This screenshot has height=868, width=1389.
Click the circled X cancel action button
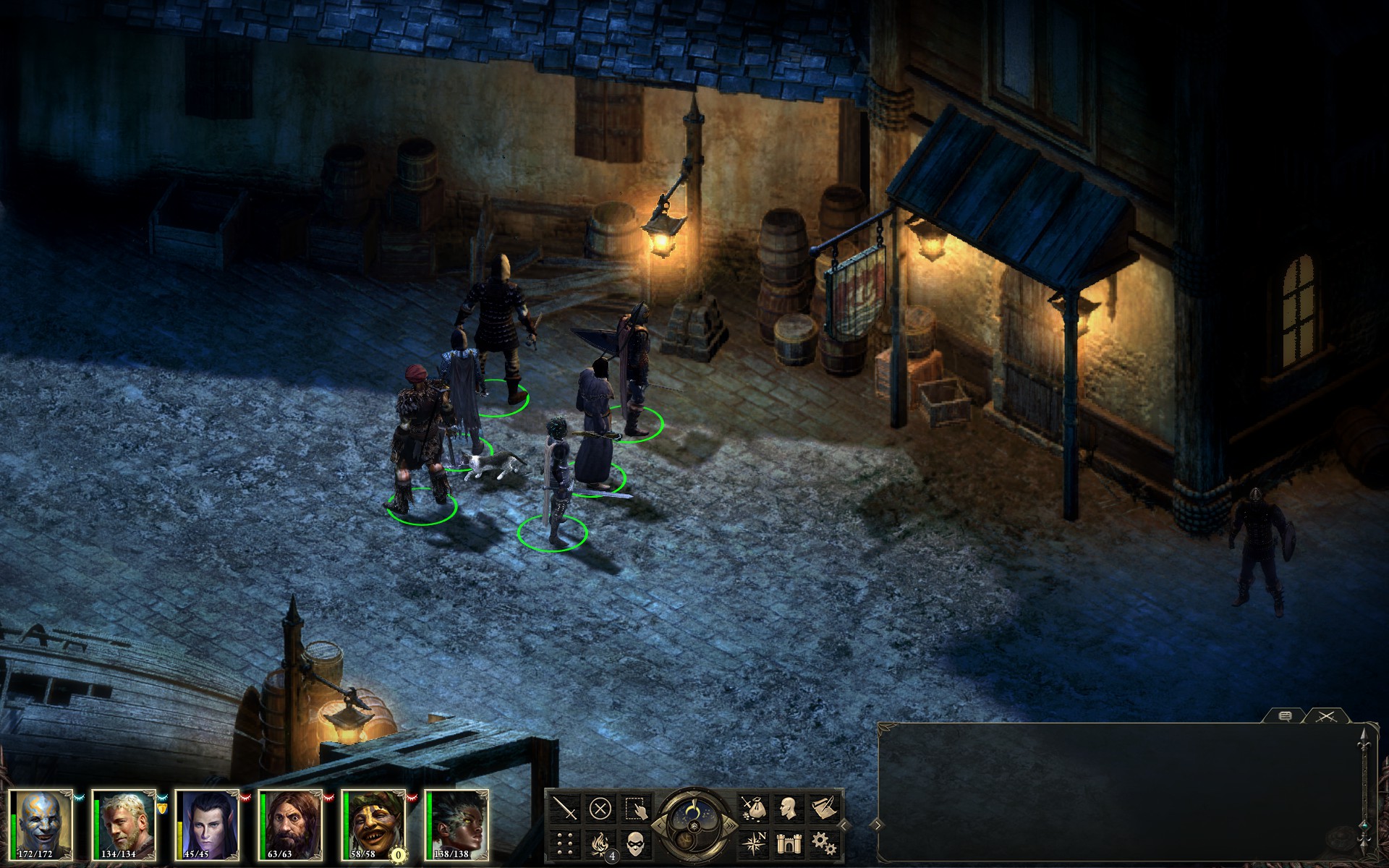pyautogui.click(x=600, y=808)
